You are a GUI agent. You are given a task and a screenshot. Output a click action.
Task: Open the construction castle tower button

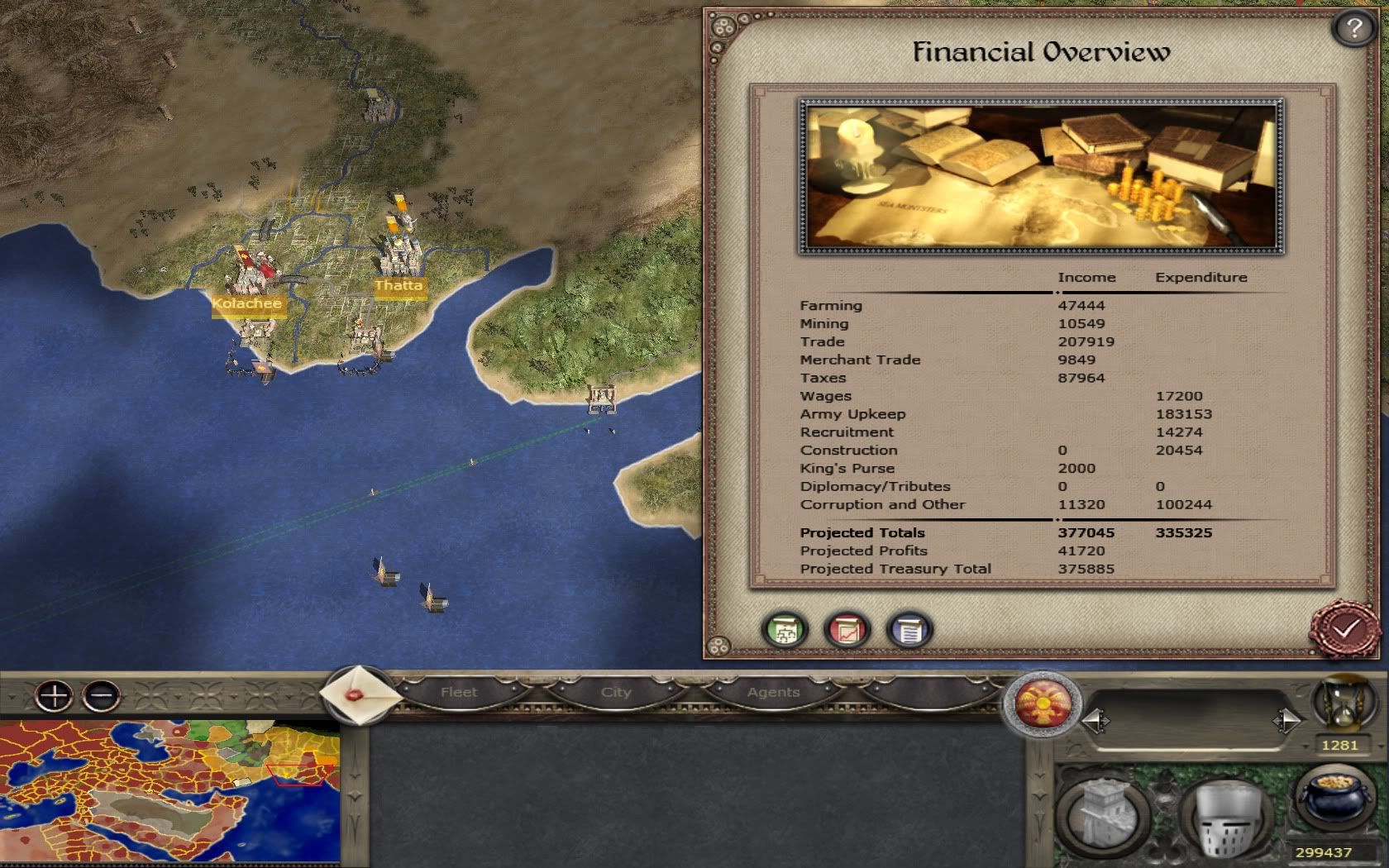1105,814
